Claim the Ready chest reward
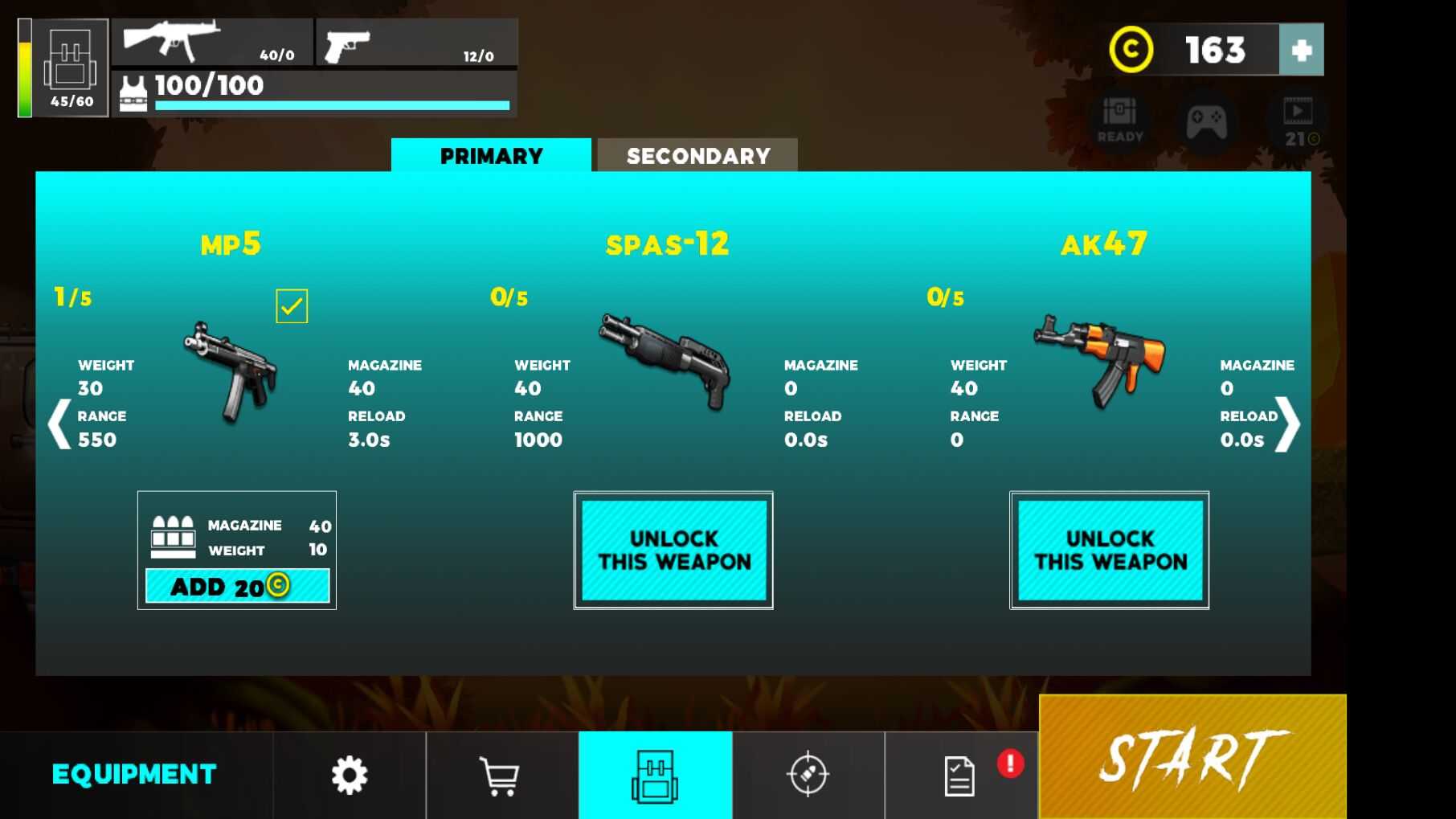1456x819 pixels. (x=1119, y=121)
